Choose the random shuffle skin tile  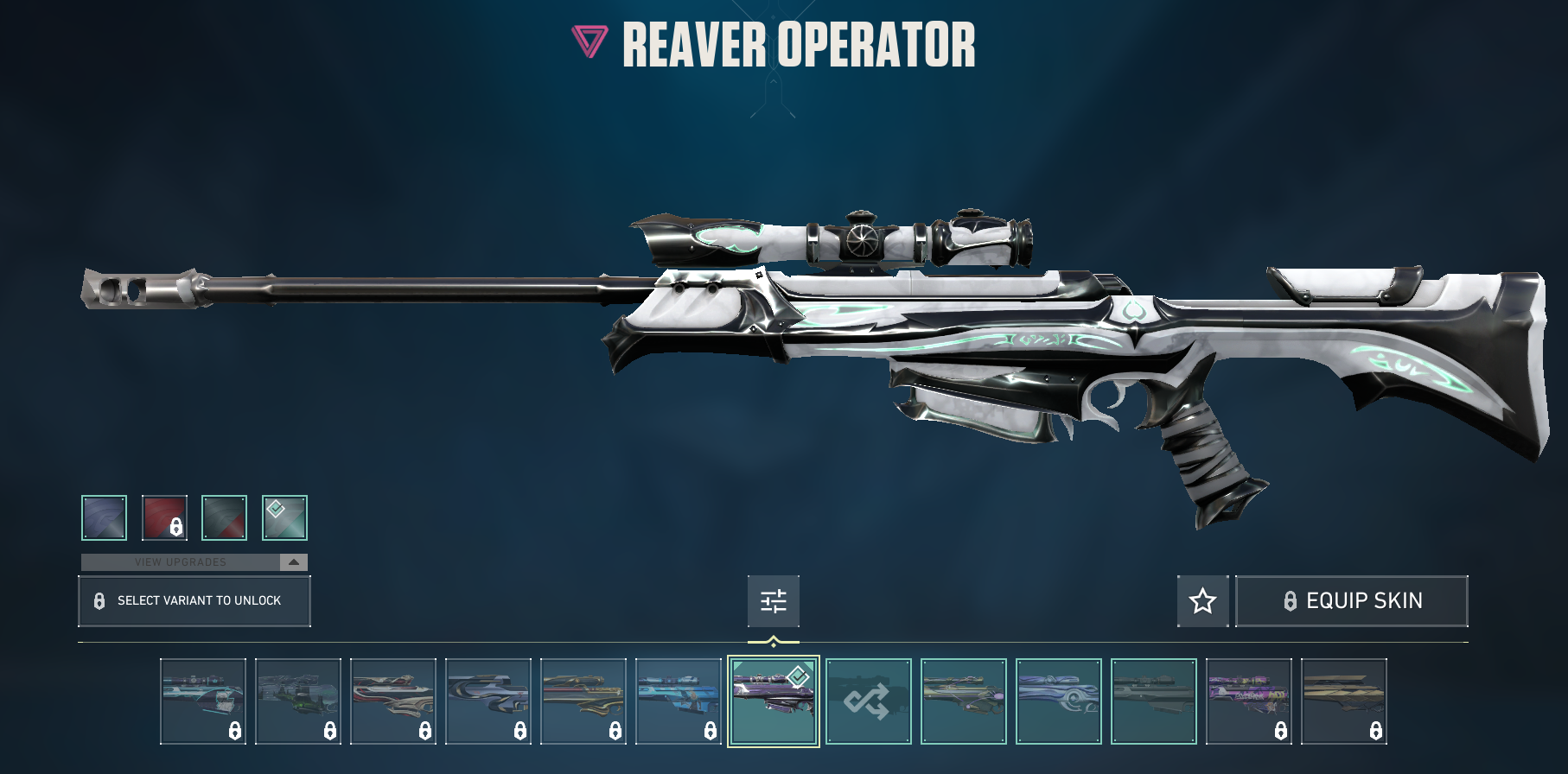click(868, 701)
